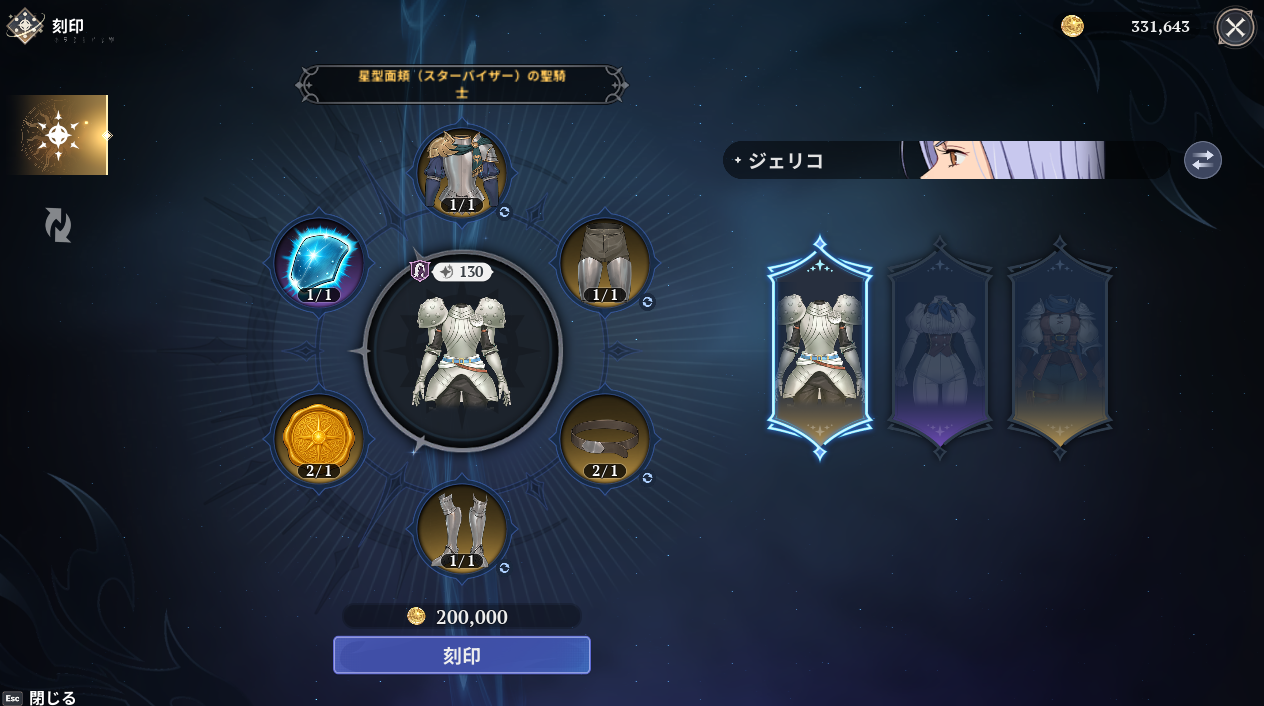This screenshot has height=706, width=1264.
Task: Close the engraving screen with X
Action: tap(1235, 27)
